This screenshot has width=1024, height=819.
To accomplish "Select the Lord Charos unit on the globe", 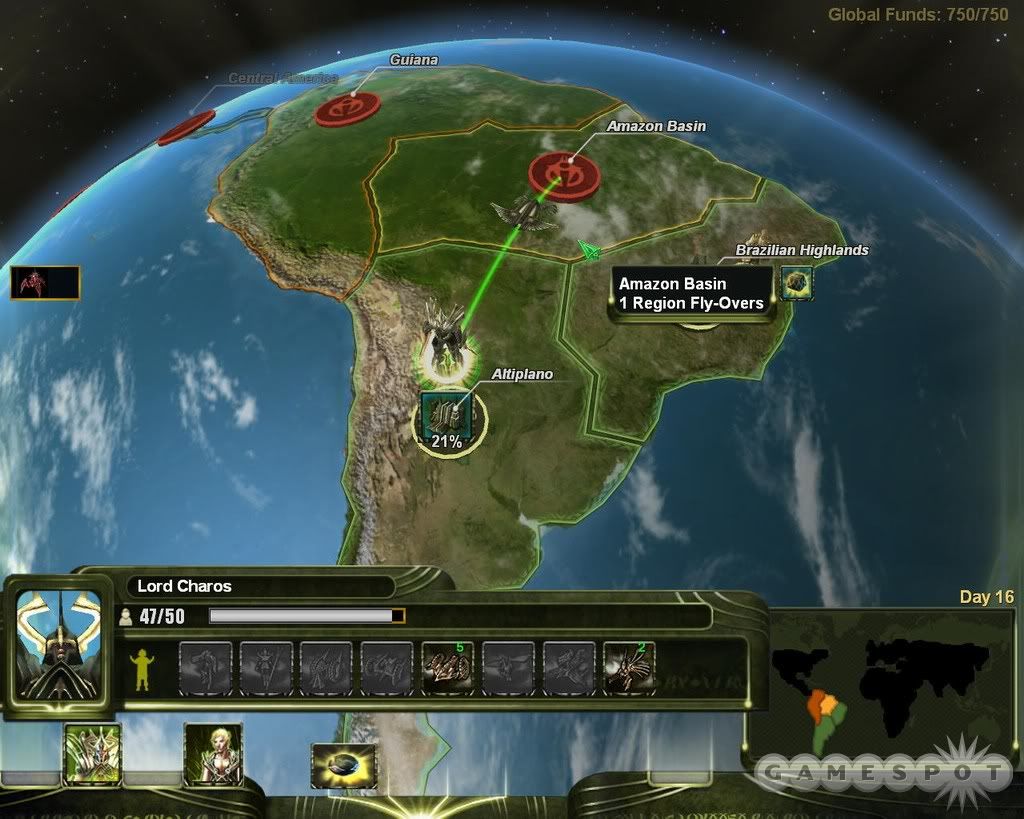I will [x=440, y=335].
